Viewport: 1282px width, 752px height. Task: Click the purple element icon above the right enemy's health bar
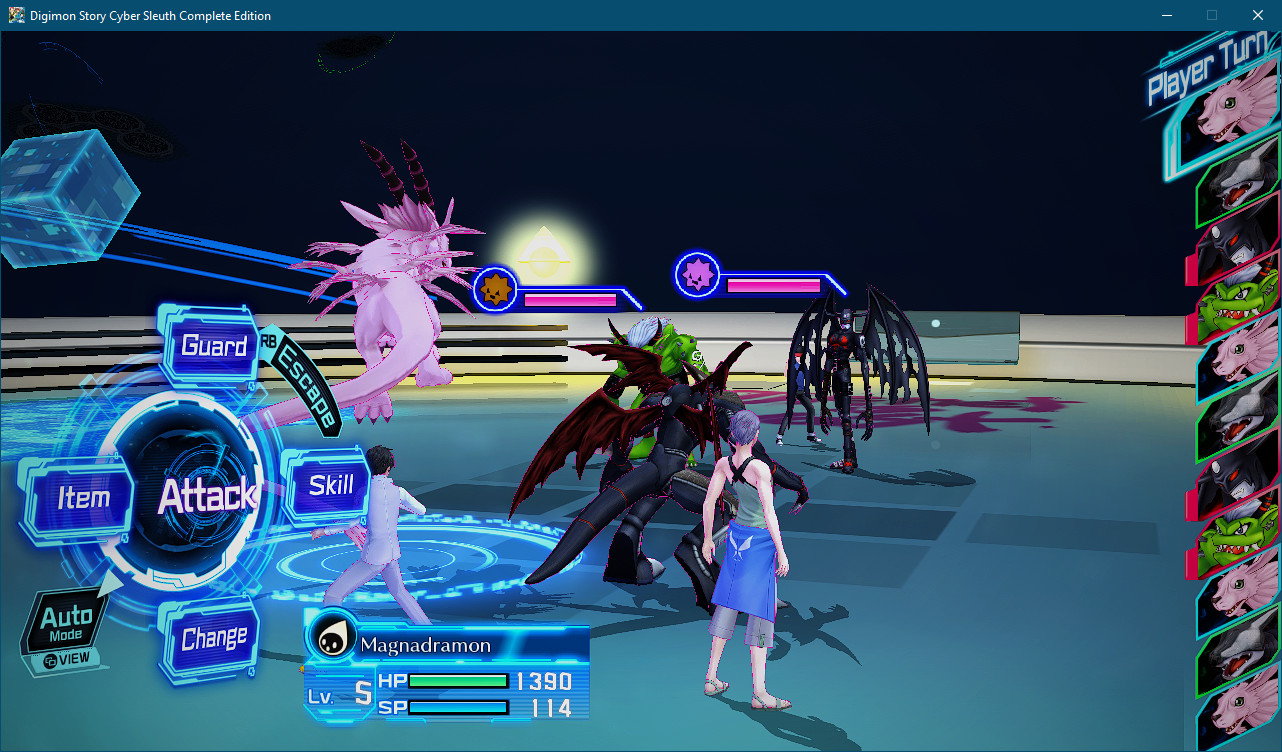pyautogui.click(x=696, y=274)
